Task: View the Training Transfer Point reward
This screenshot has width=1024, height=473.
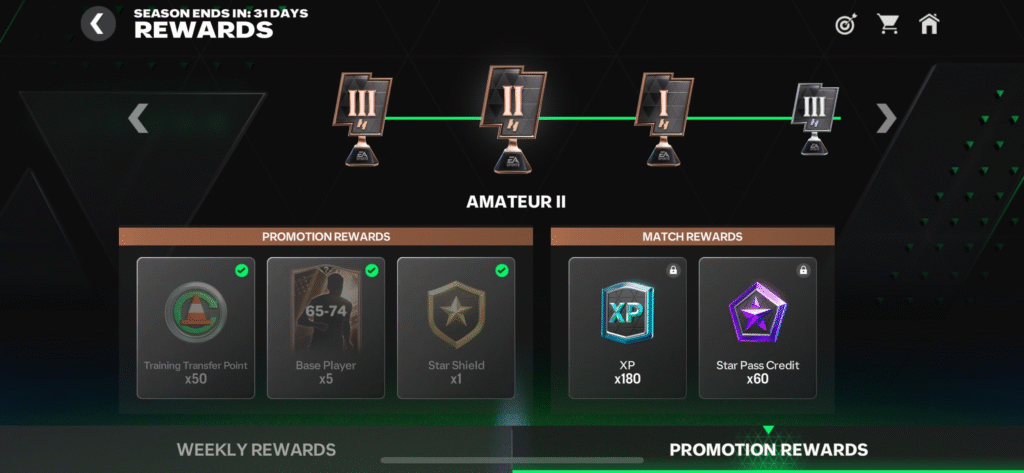Action: [x=195, y=328]
